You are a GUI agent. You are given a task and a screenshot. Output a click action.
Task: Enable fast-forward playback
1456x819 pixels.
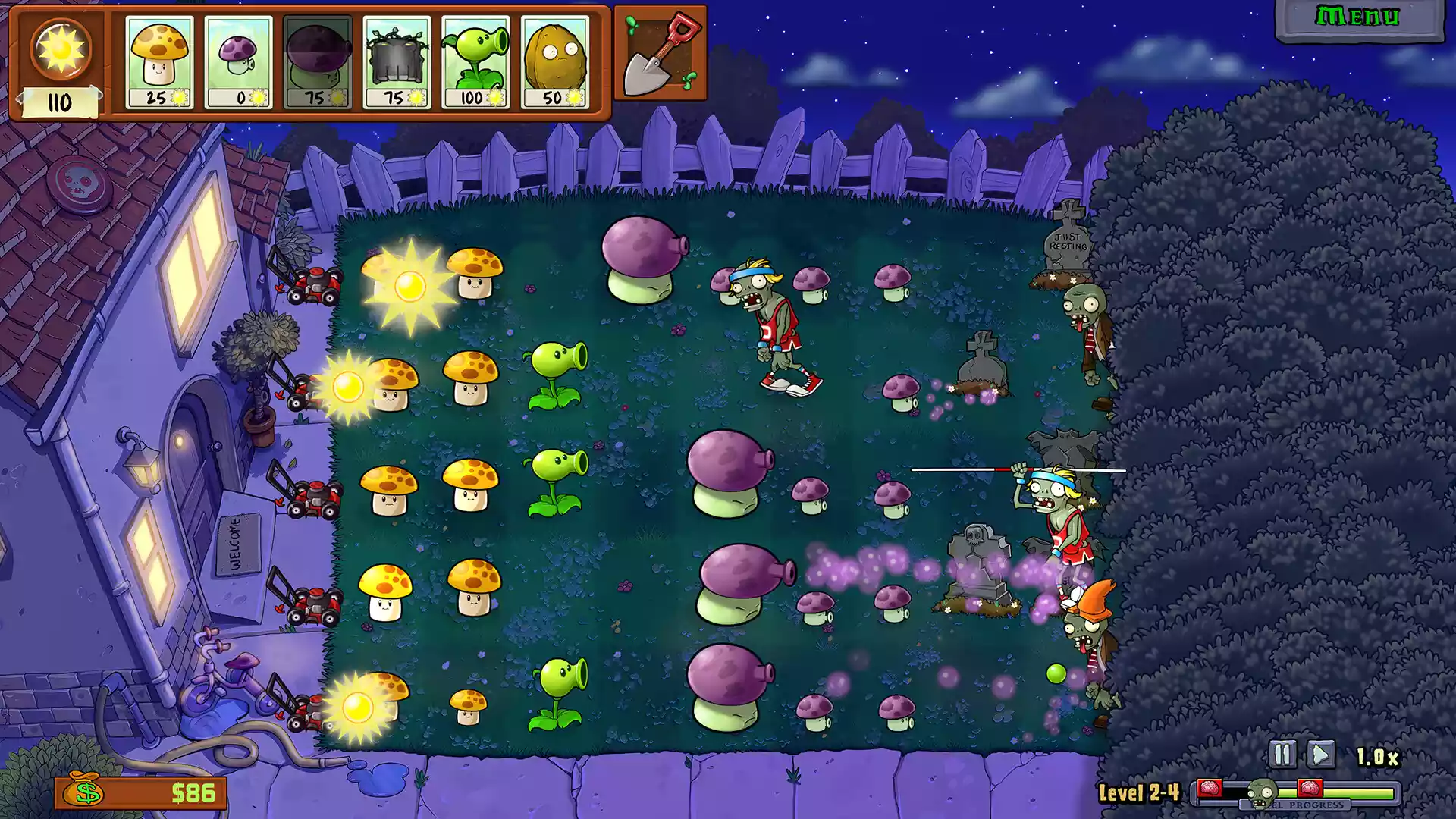1319,755
